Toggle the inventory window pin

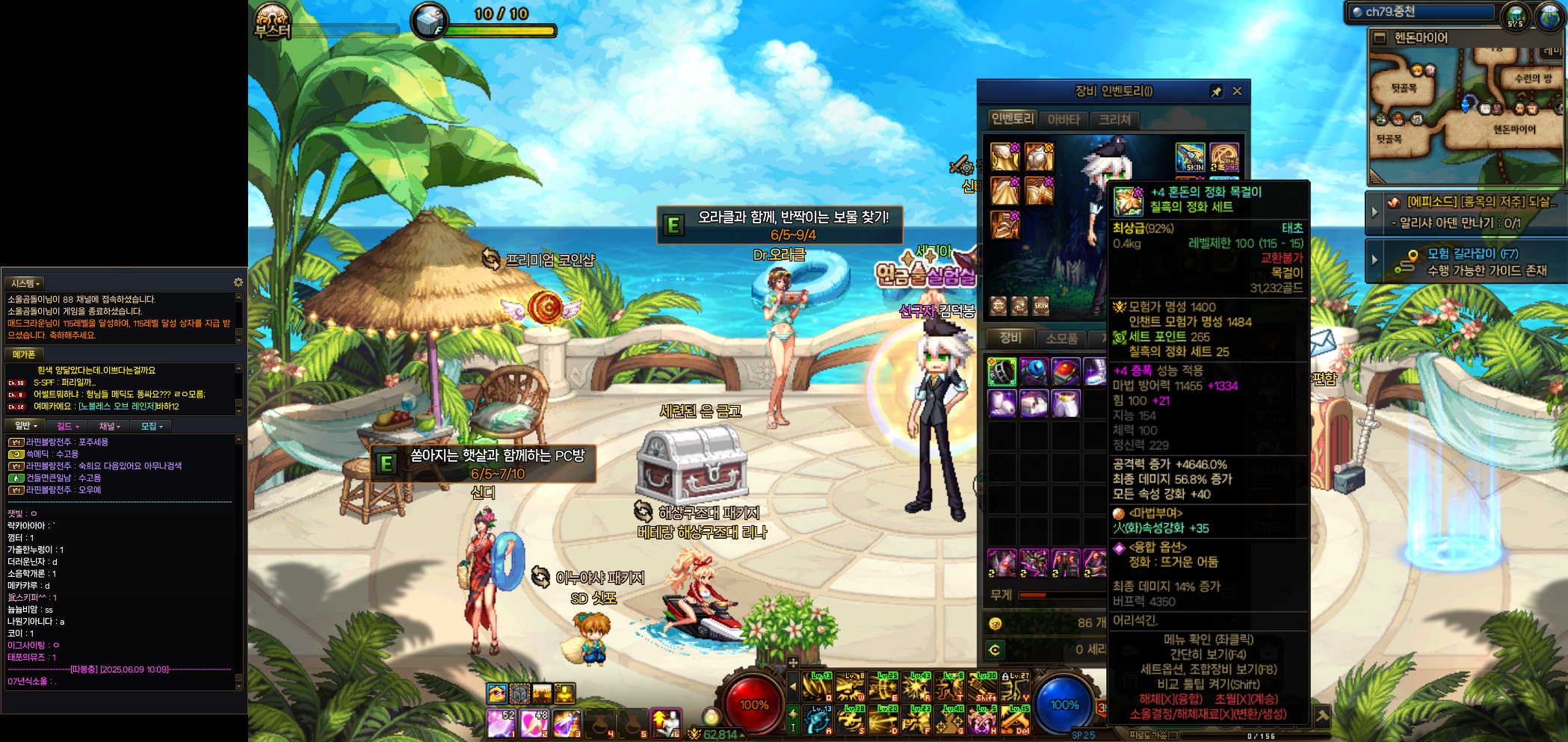1216,91
